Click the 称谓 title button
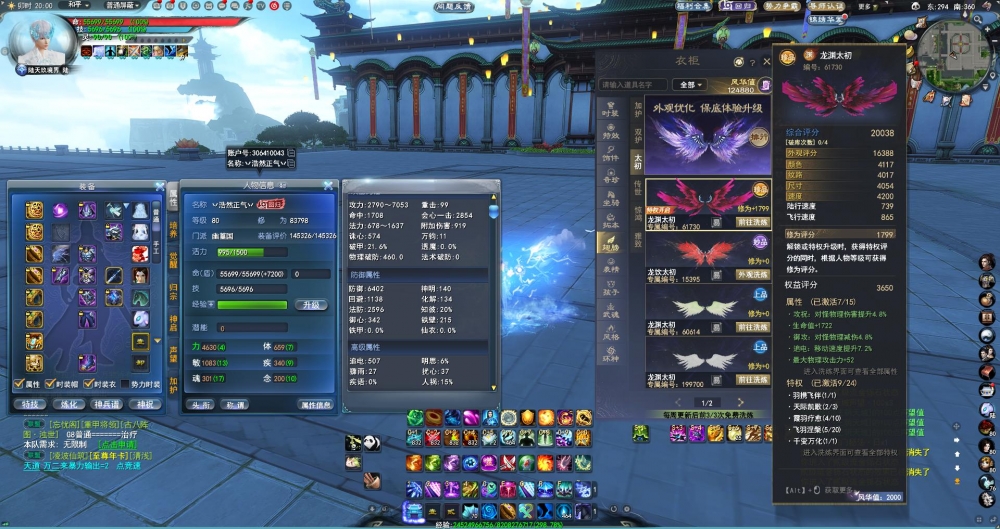1000x529 pixels. (237, 405)
